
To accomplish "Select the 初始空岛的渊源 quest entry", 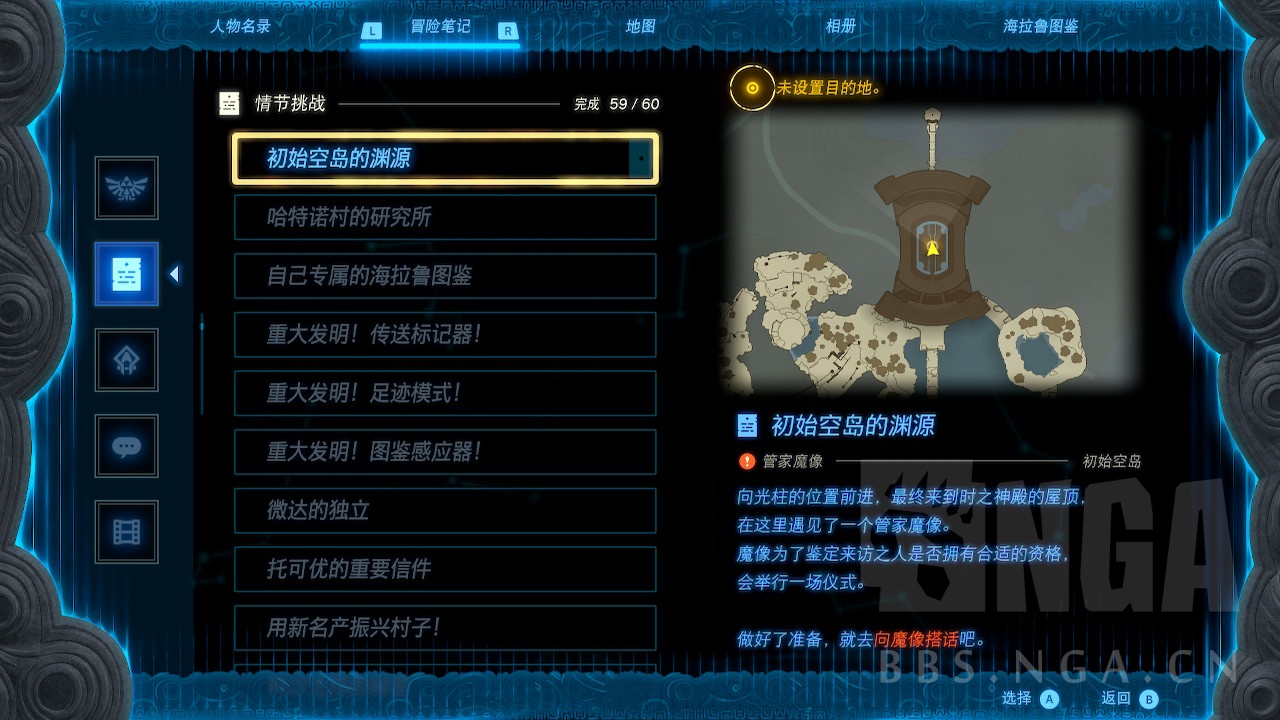I will pos(445,159).
